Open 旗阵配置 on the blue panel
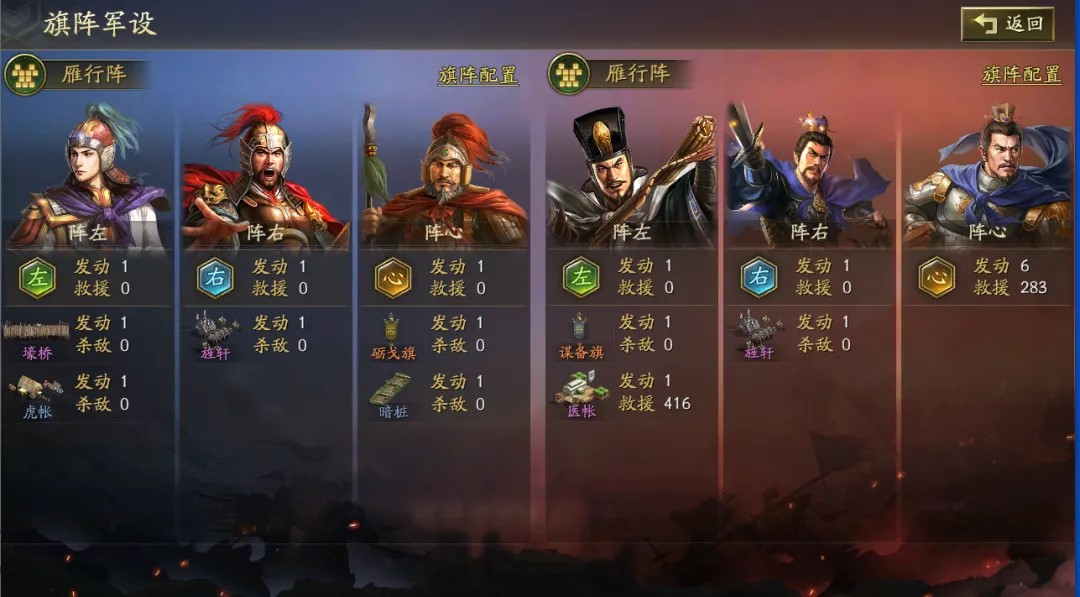Viewport: 1080px width, 597px height. 478,75
